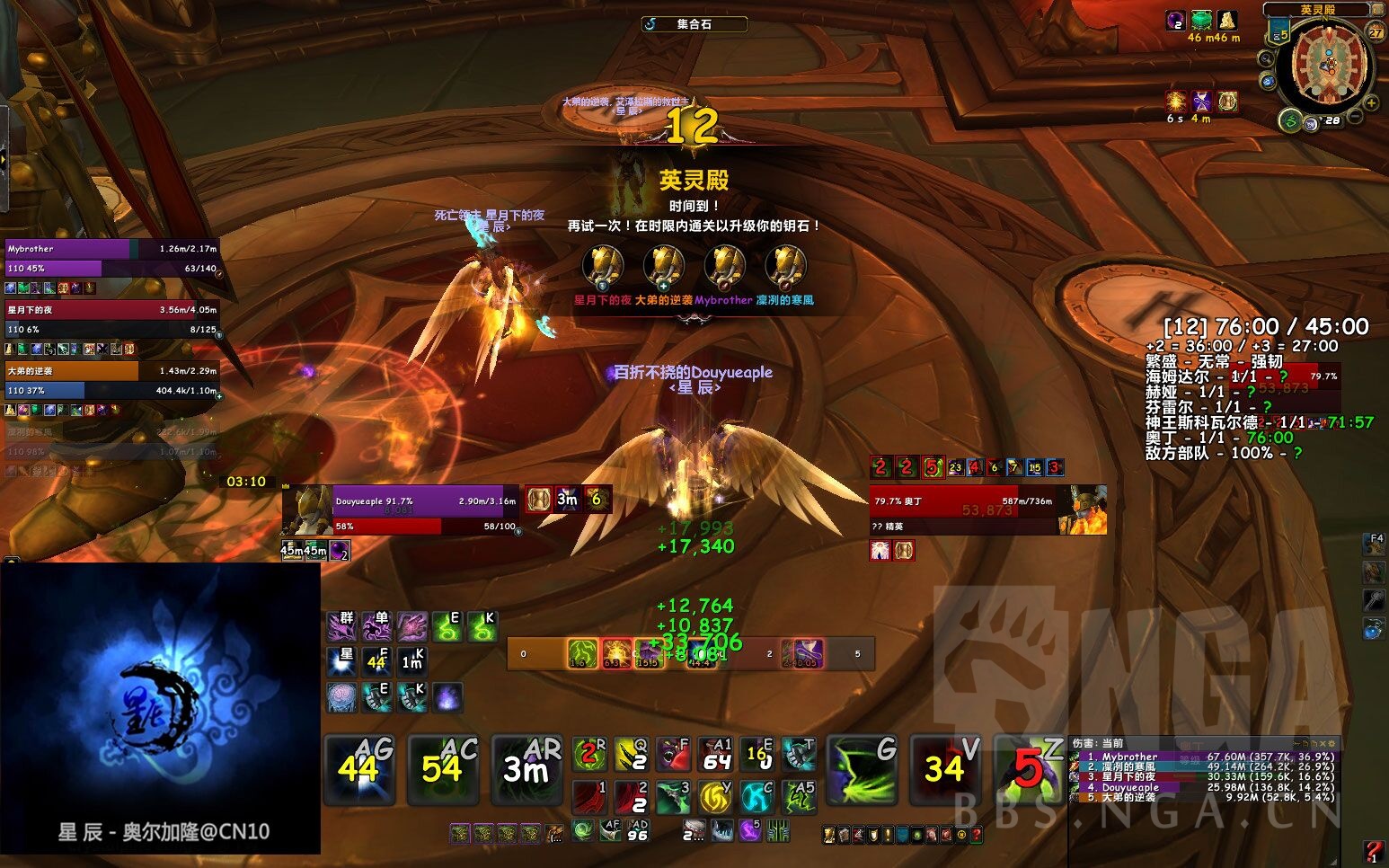Select the Mybrother party frame
1389x868 pixels.
coord(111,258)
